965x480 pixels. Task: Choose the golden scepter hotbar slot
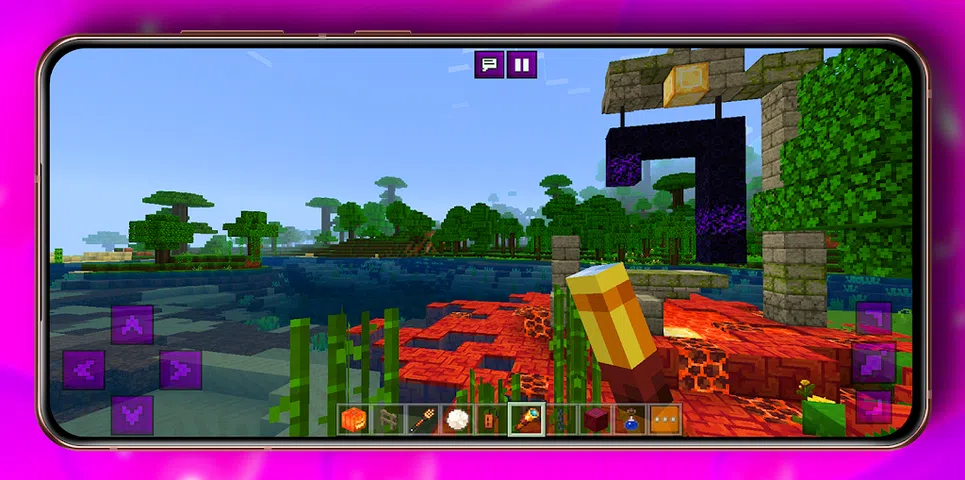[x=526, y=420]
